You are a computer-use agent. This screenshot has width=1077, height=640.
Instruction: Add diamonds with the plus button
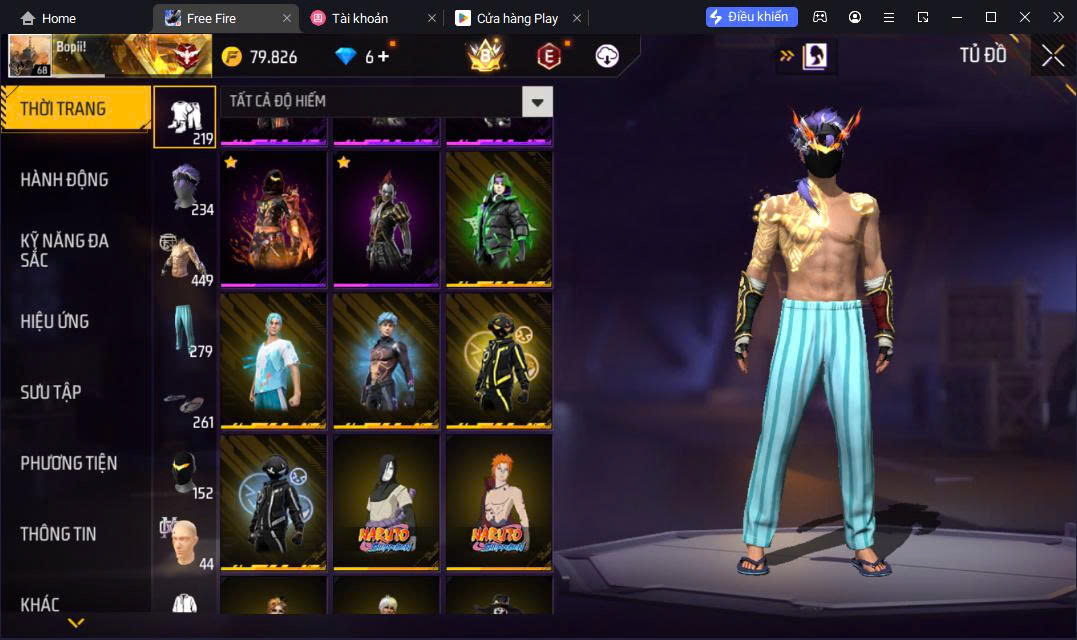tap(383, 56)
